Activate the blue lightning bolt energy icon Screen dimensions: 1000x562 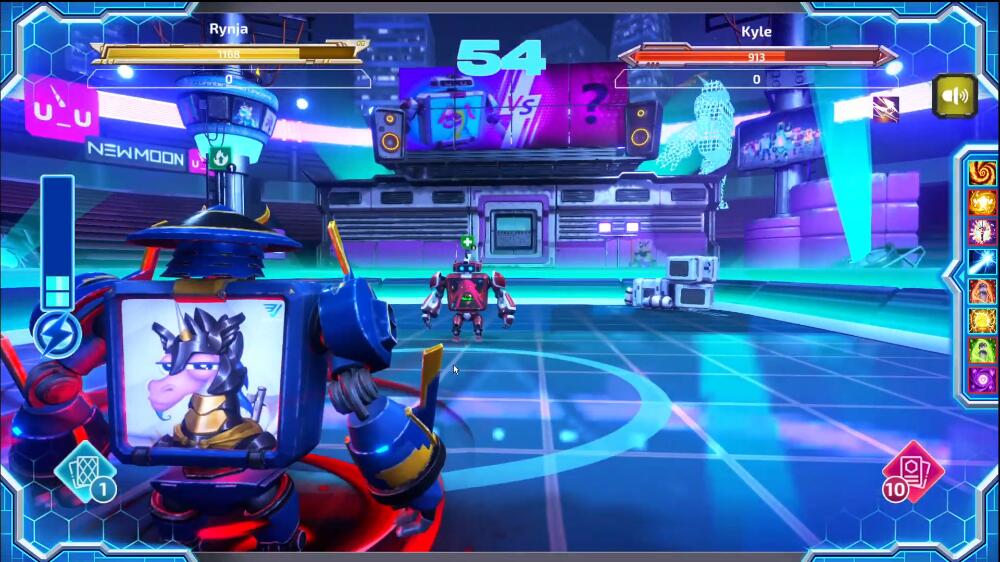(57, 335)
